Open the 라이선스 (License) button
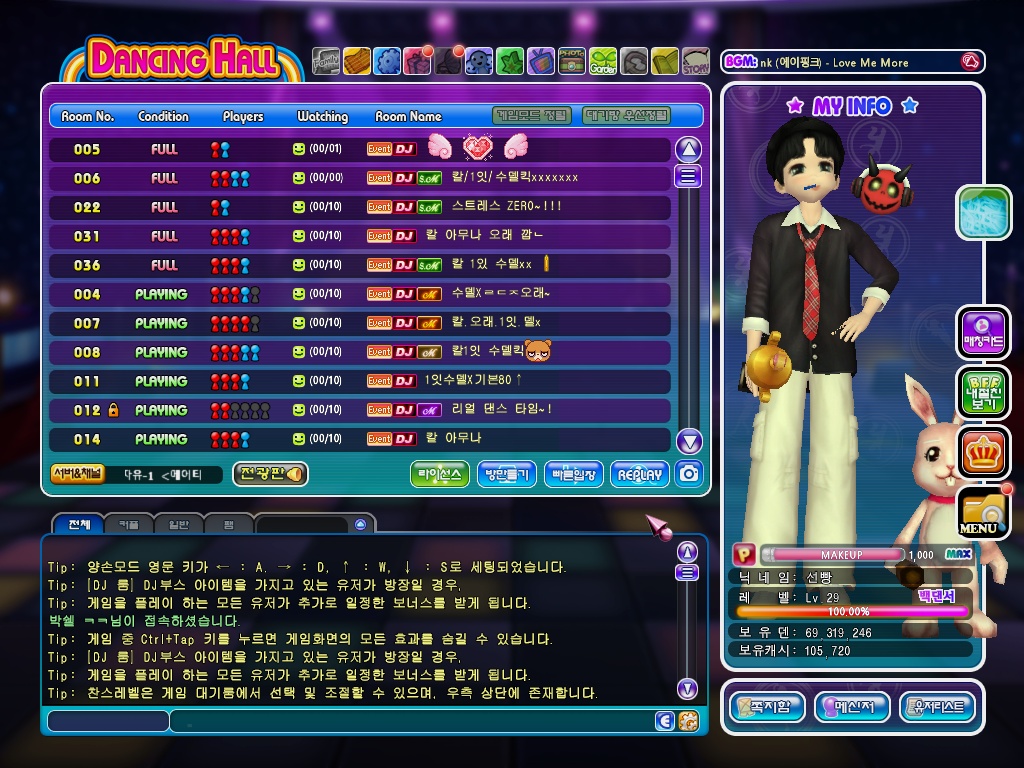 click(439, 475)
